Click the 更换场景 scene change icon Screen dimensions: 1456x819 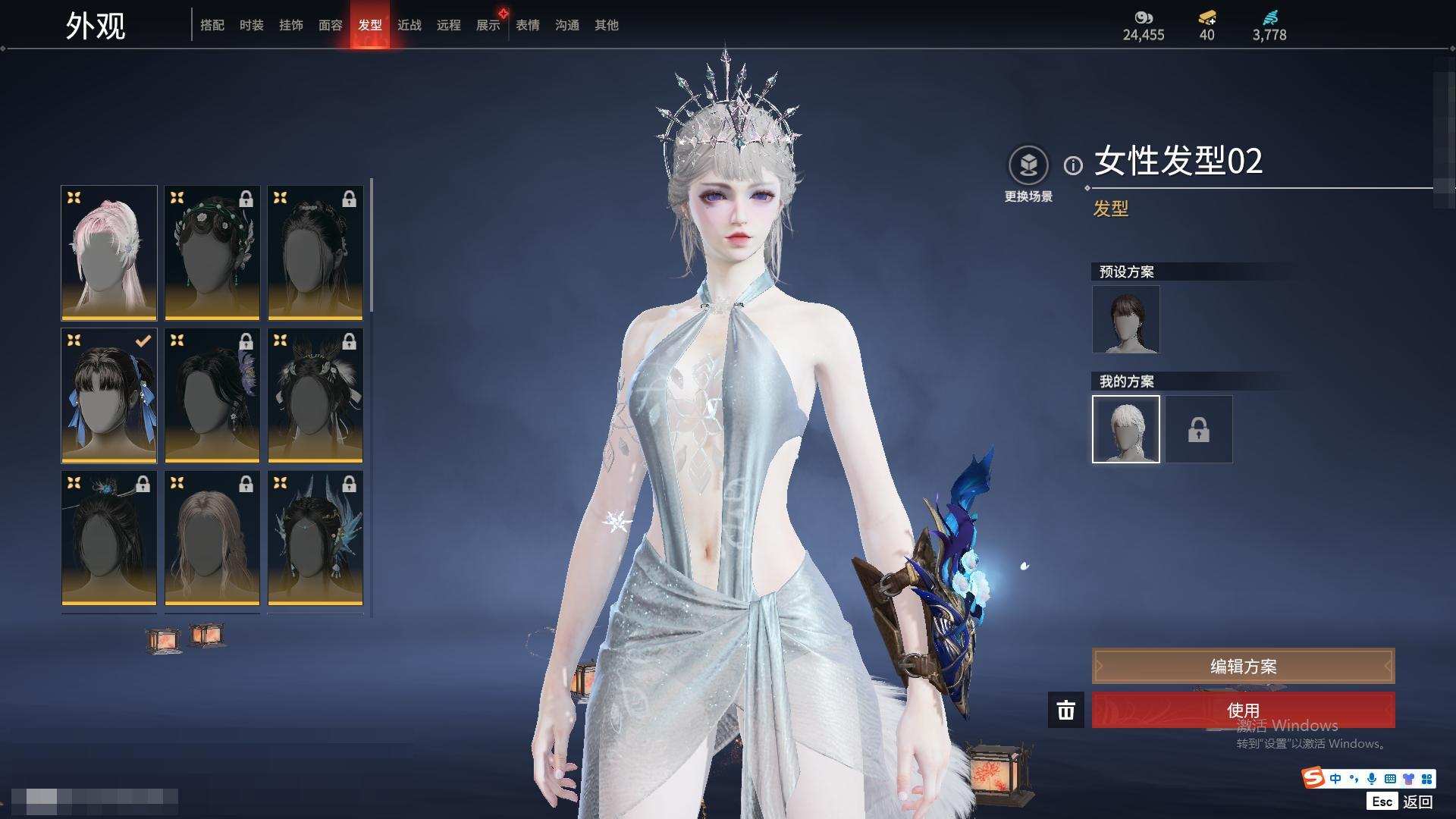click(1028, 165)
